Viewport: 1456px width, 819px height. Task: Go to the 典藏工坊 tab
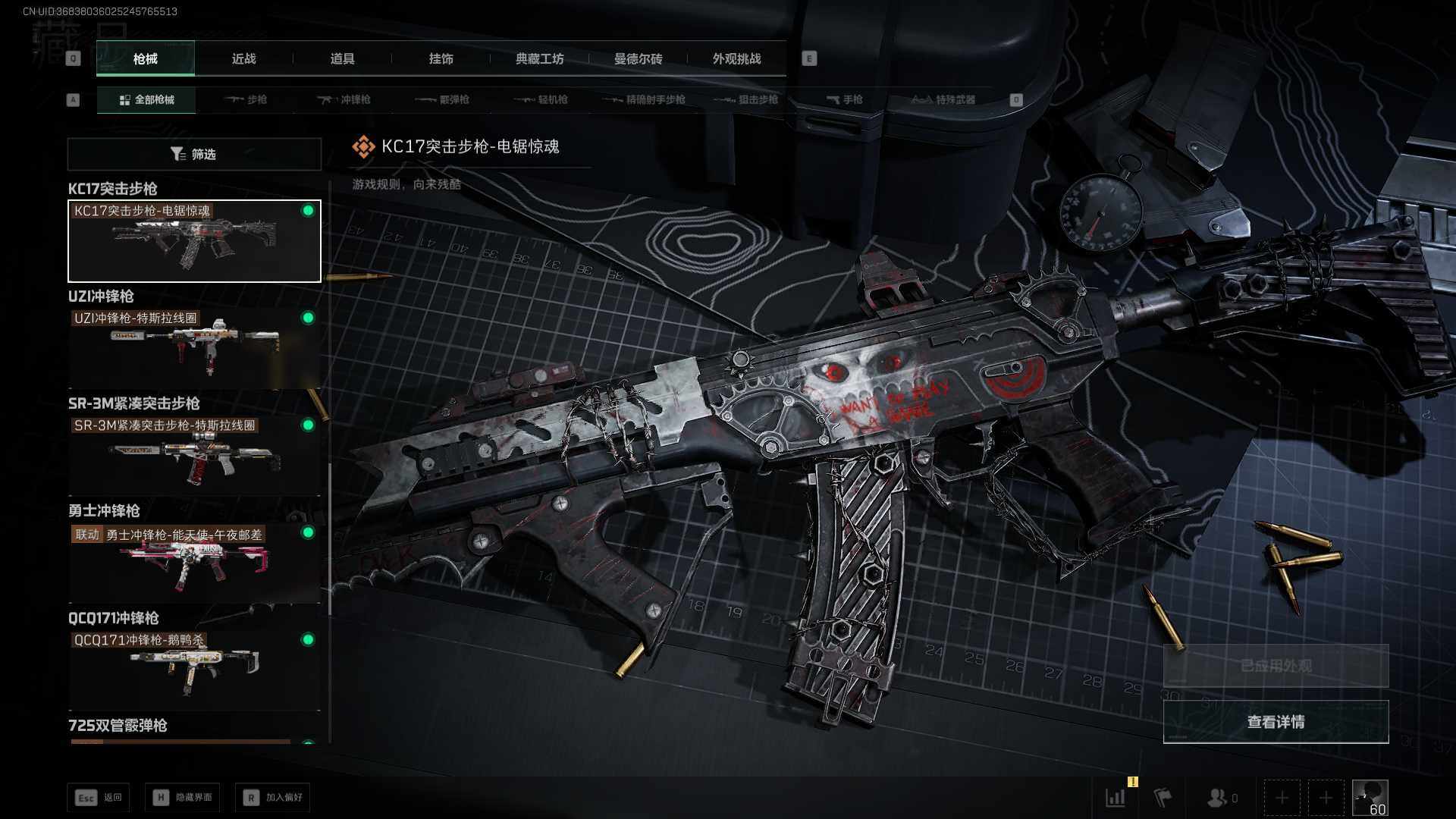(x=539, y=59)
